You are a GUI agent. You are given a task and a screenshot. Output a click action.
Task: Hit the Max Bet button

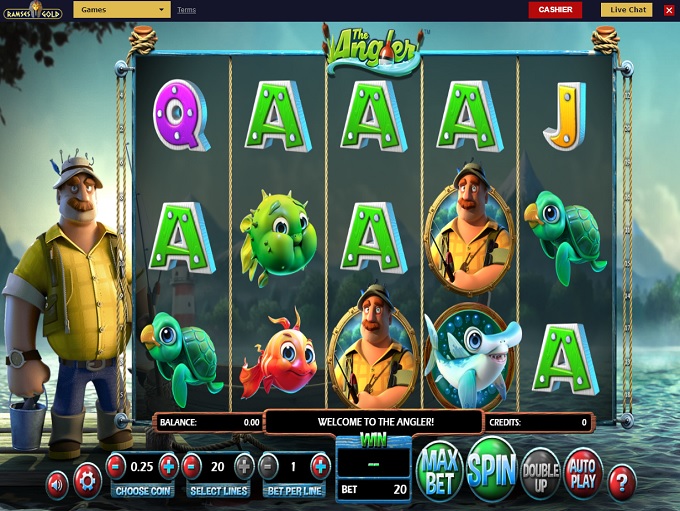click(x=438, y=470)
